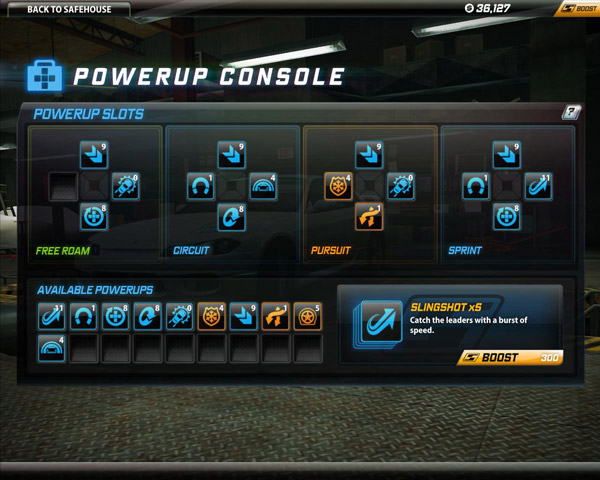Select the slingshot slot in Sprint
This screenshot has height=480, width=600.
[x=538, y=187]
